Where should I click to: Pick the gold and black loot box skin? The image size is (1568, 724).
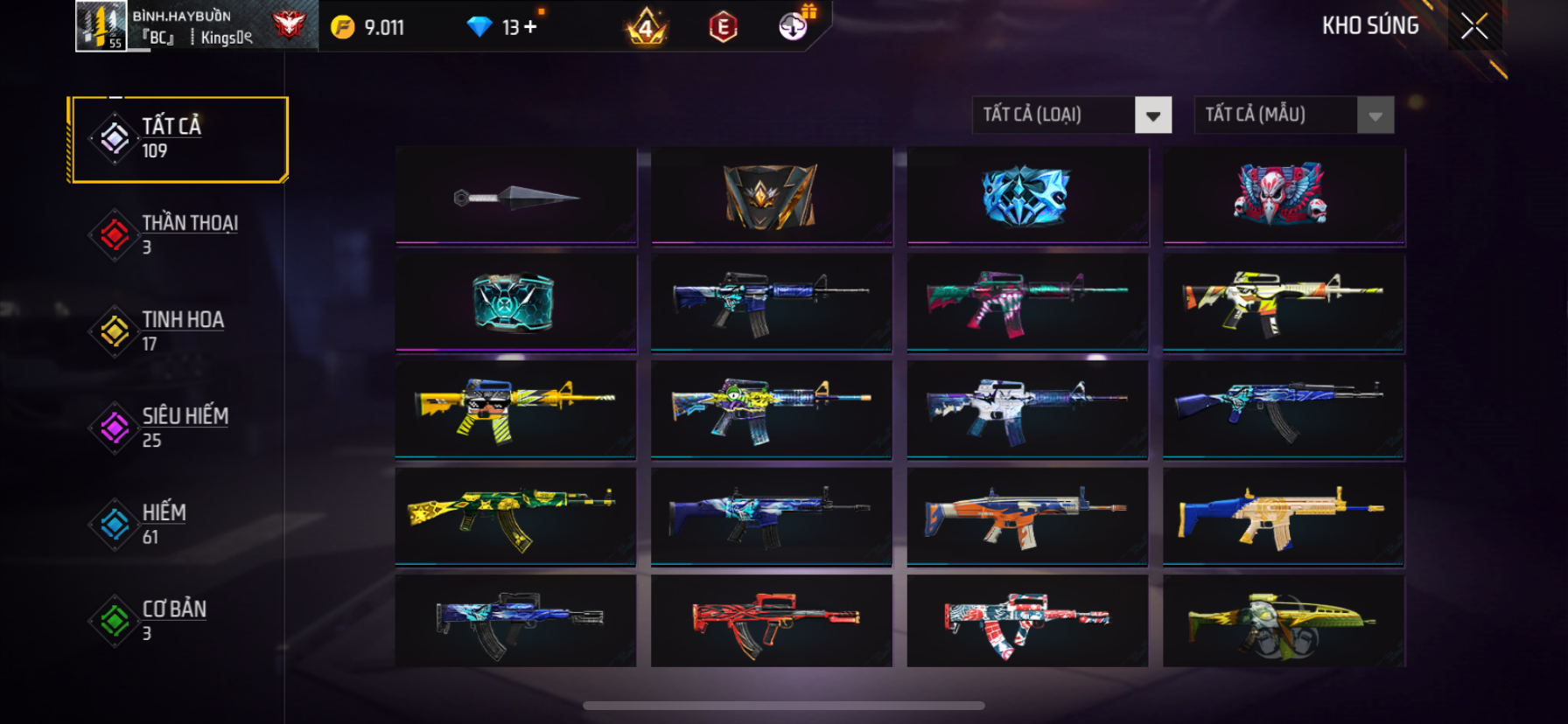pos(771,197)
